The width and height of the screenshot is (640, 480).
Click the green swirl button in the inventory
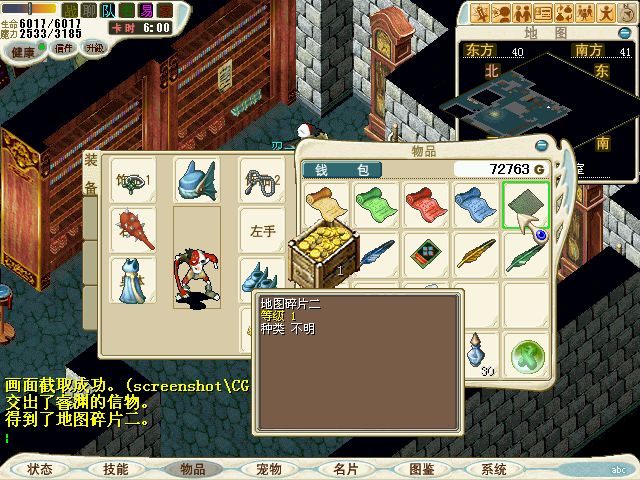[x=526, y=353]
